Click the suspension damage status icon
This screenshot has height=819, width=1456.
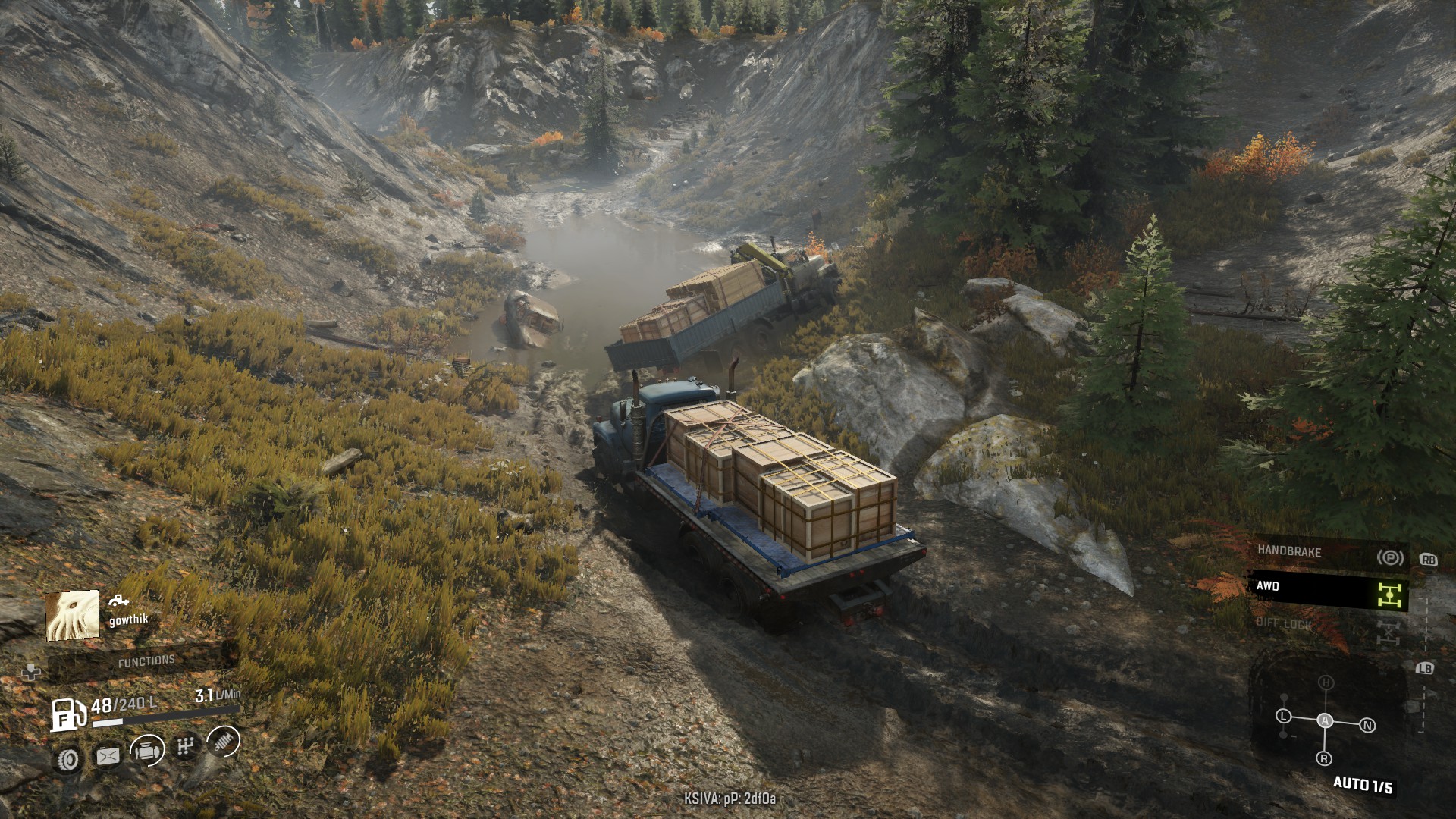tap(223, 742)
